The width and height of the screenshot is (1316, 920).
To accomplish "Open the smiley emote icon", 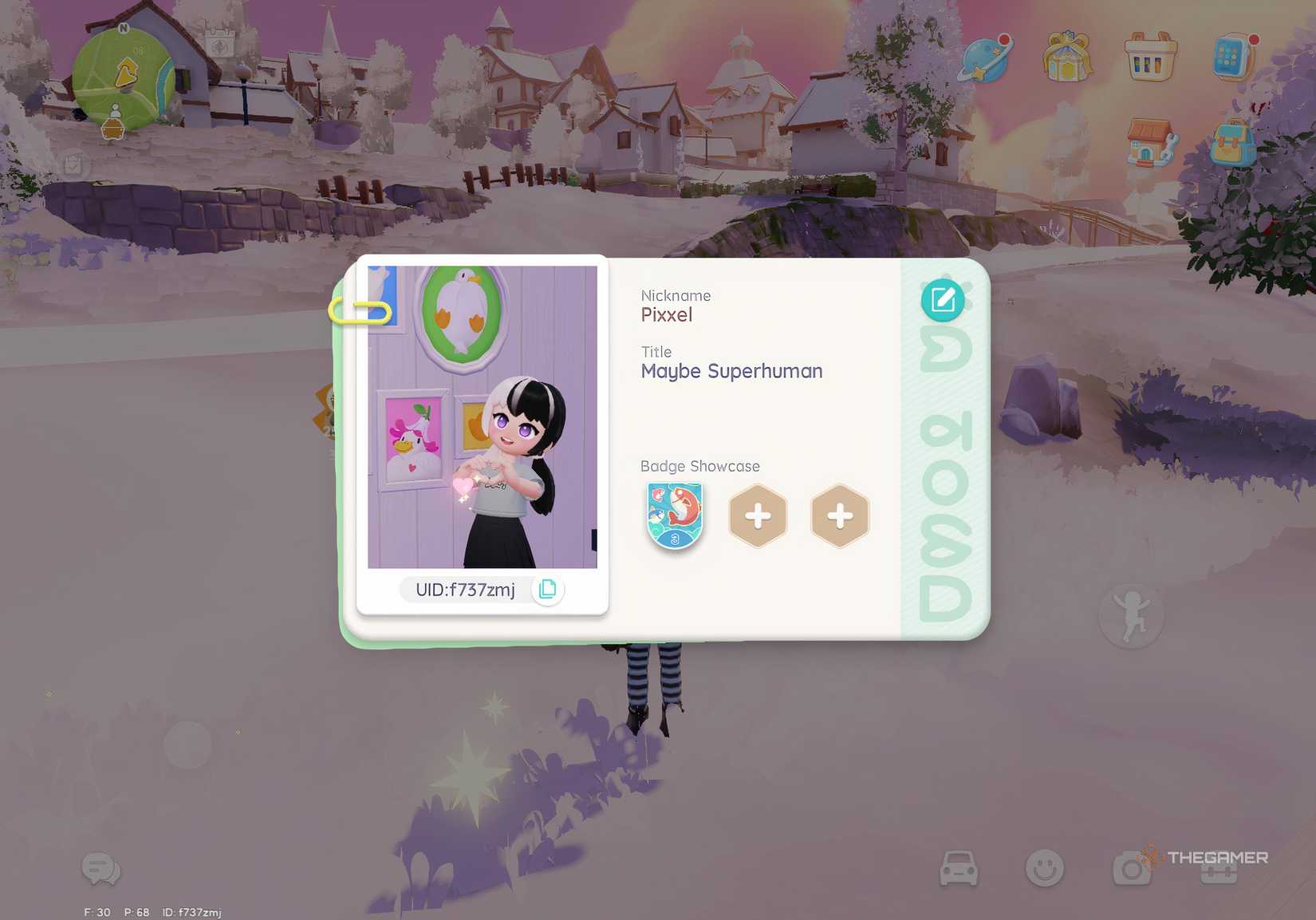I will tap(1046, 868).
